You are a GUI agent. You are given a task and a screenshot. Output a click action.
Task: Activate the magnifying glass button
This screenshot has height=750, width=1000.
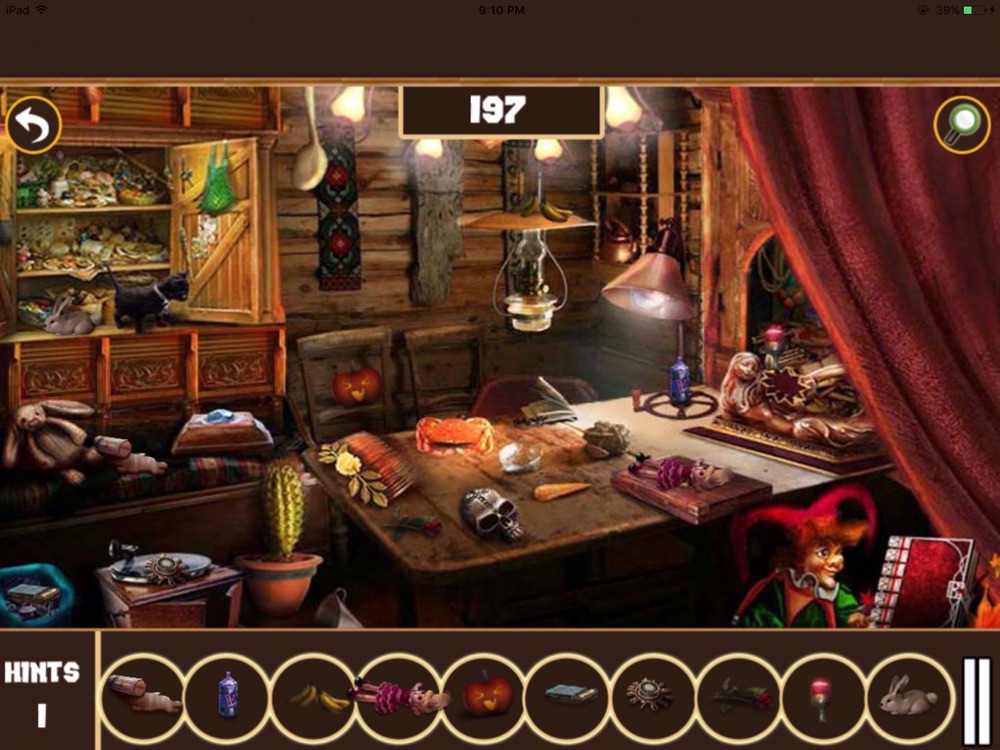pos(962,125)
